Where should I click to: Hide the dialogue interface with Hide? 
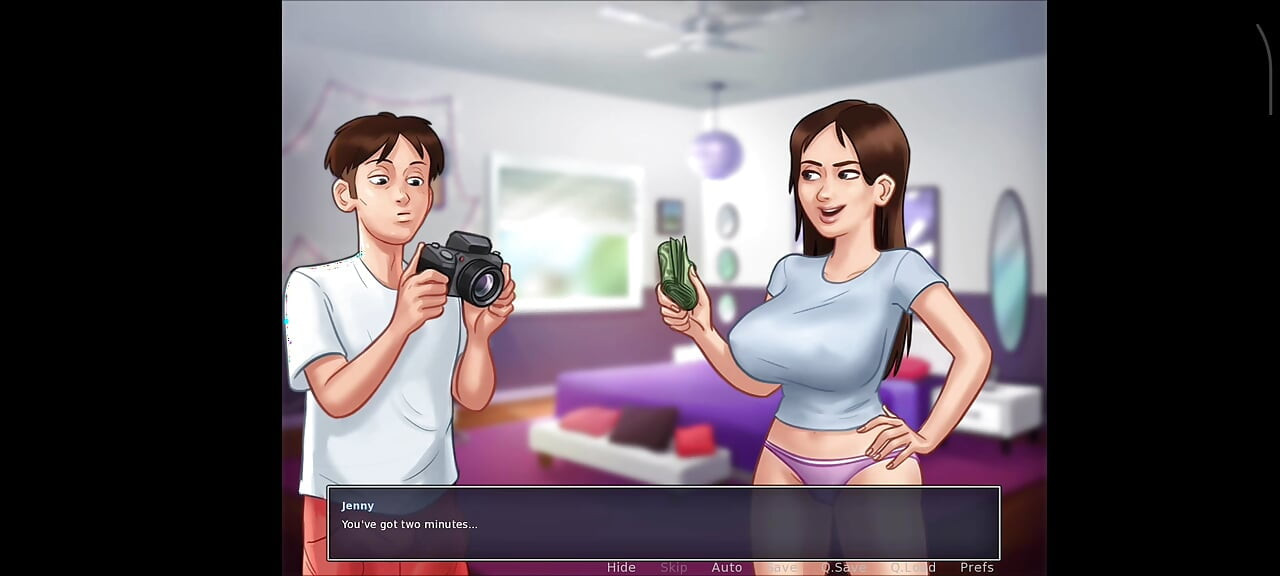[621, 567]
